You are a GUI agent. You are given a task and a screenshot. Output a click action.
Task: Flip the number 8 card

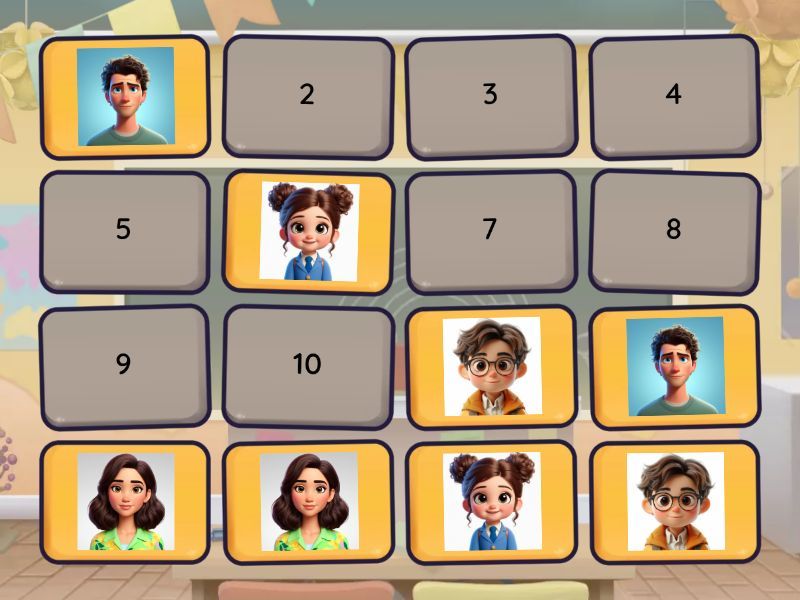[x=673, y=231]
